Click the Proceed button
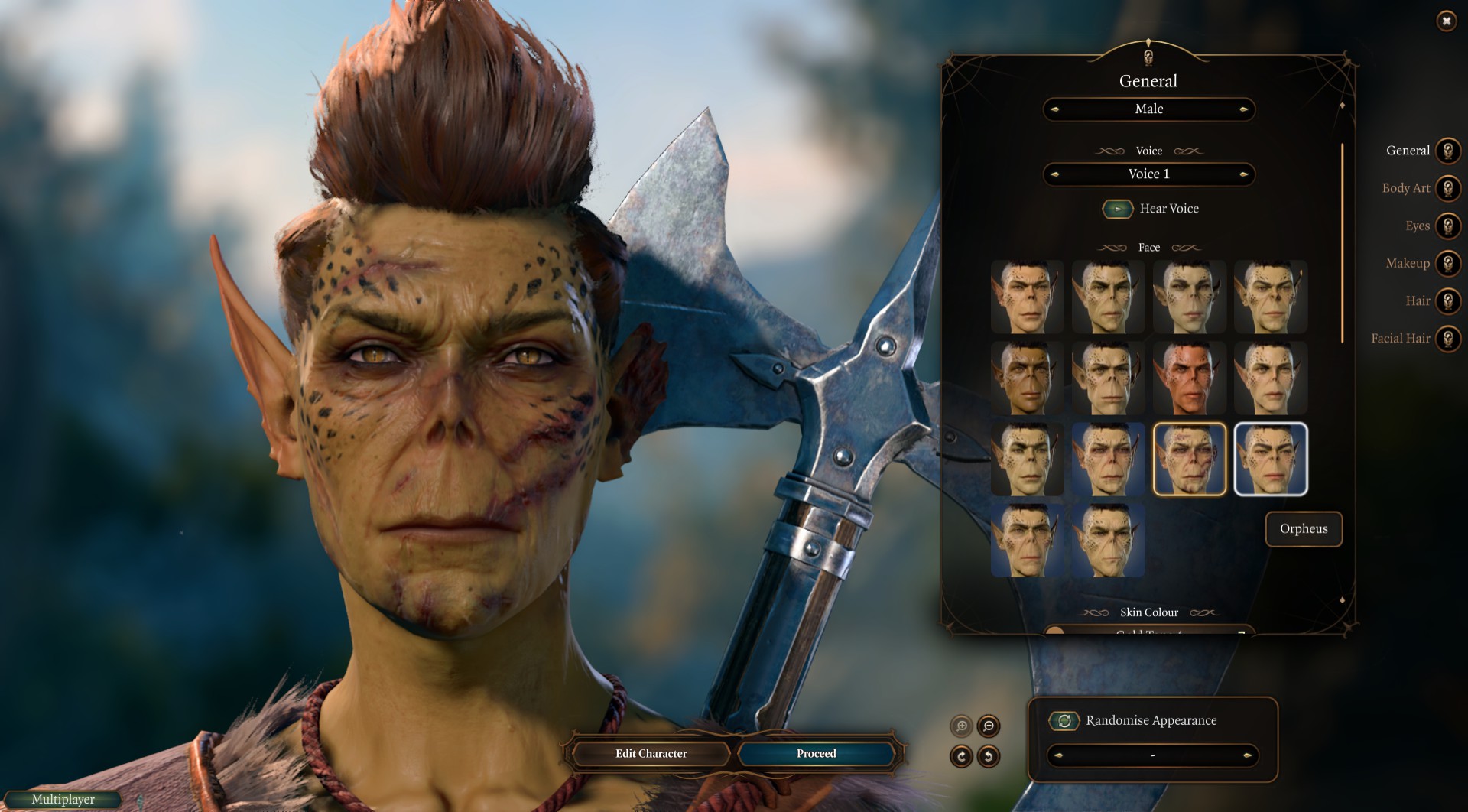 [816, 754]
